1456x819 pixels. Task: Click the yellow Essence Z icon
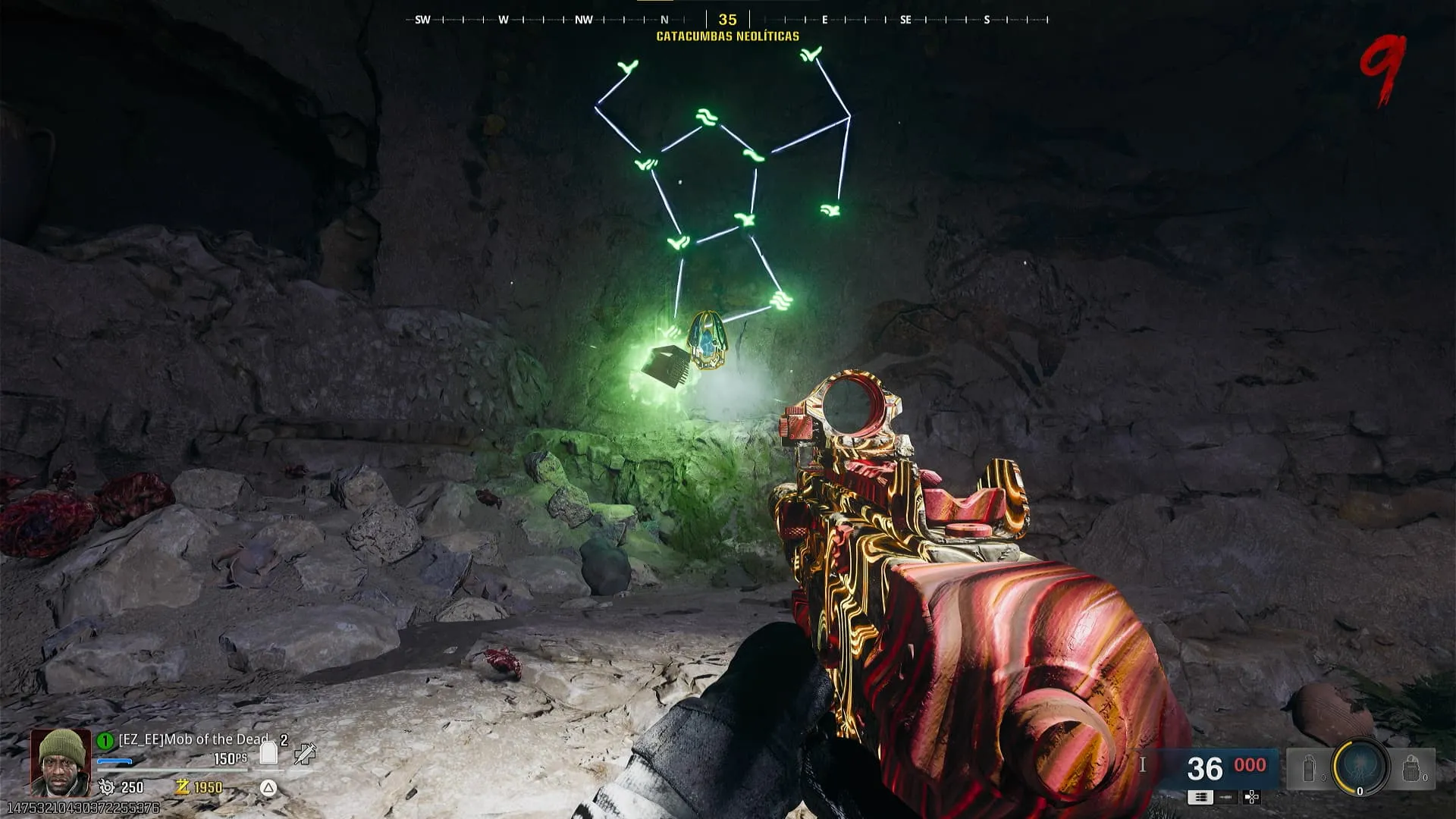[x=182, y=787]
